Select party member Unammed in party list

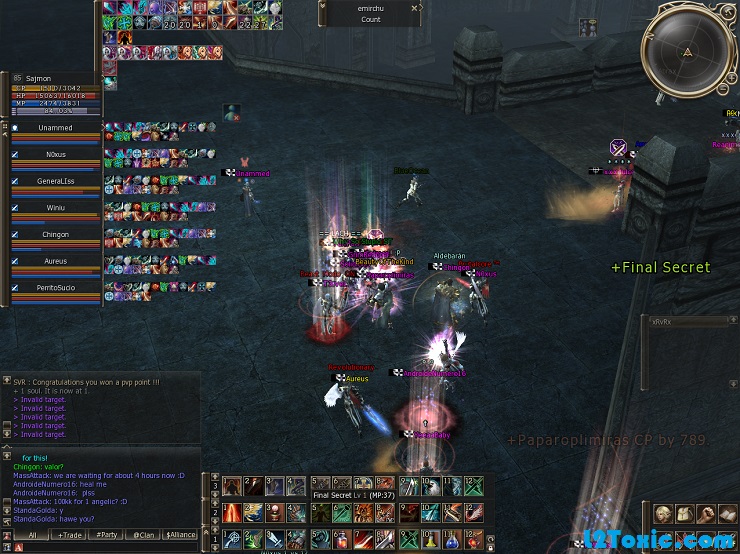(x=55, y=128)
